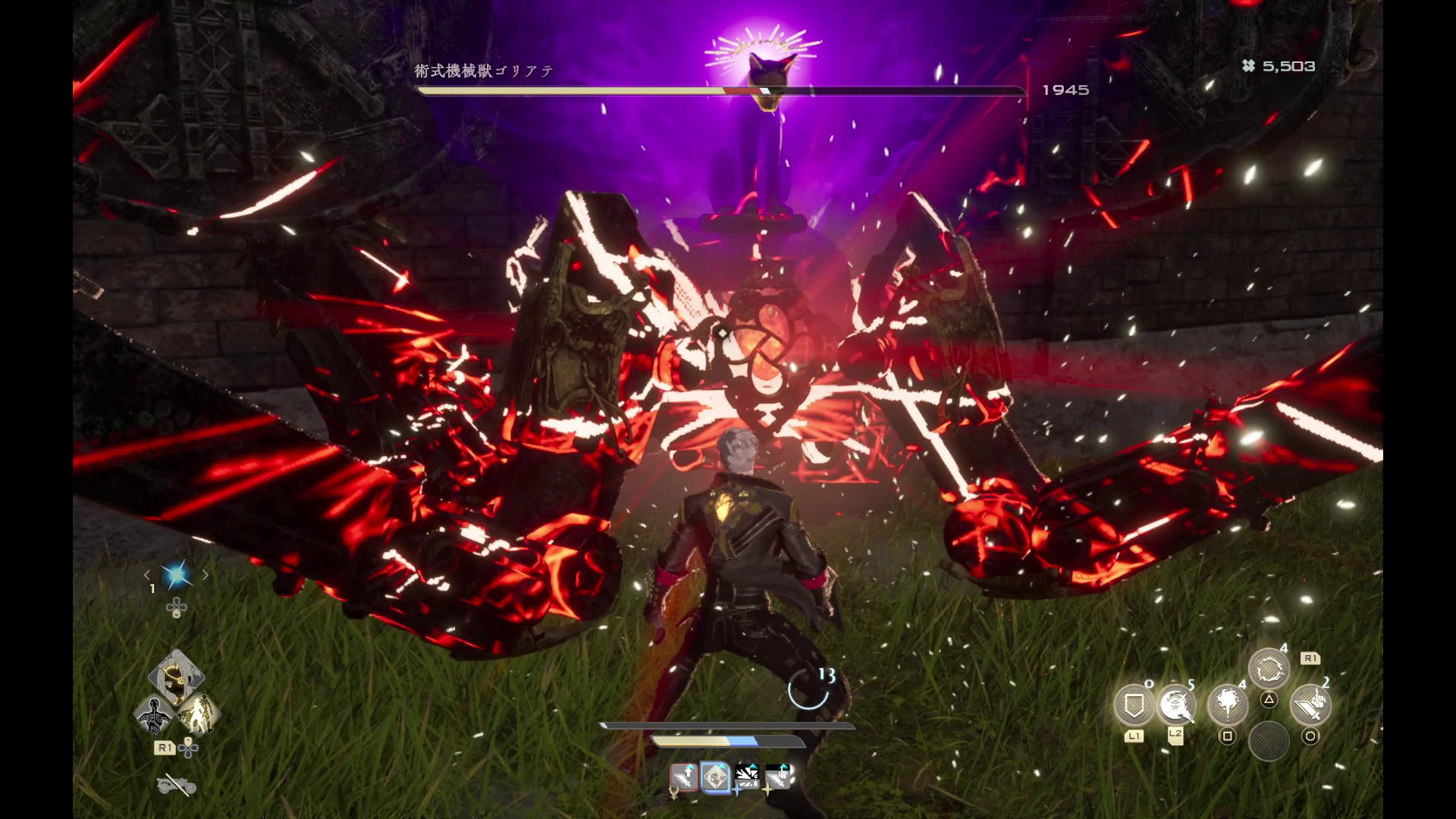Select the glowing blue star item
This screenshot has width=1456, height=819.
pos(176,576)
